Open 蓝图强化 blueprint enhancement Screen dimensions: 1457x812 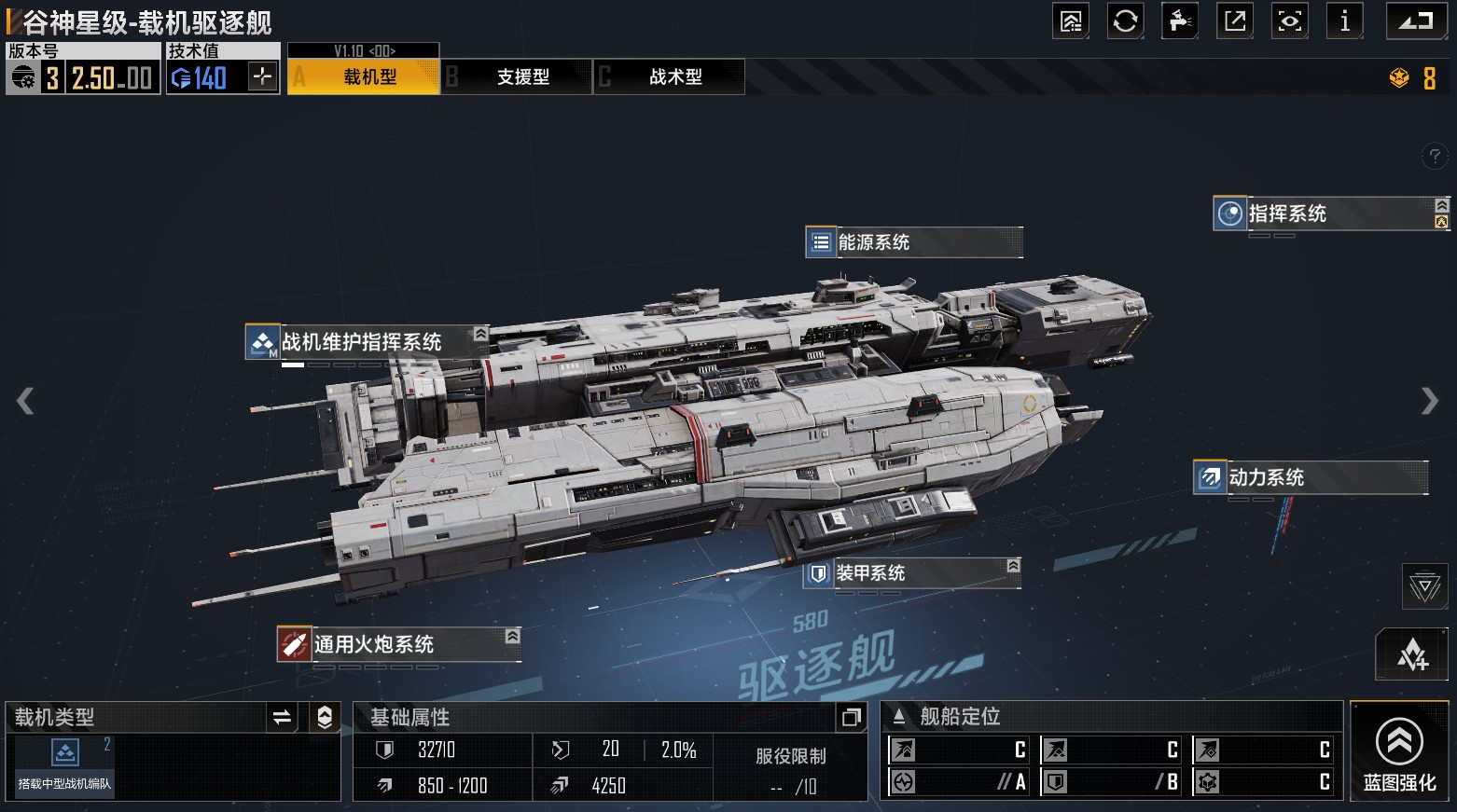(1399, 752)
